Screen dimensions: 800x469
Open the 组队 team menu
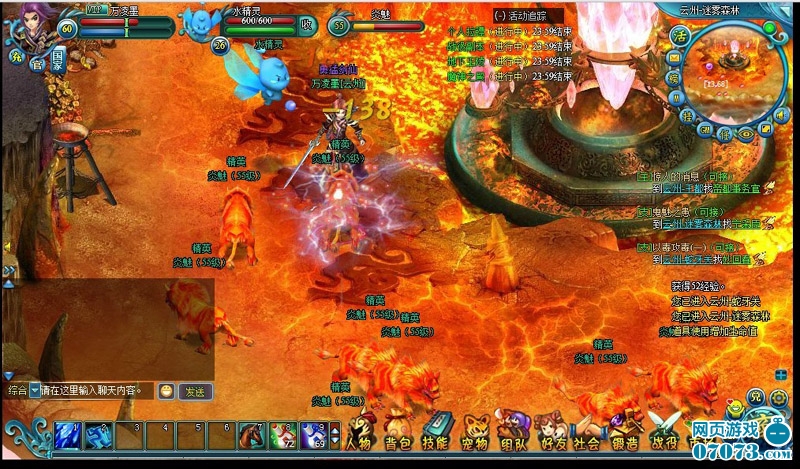coord(513,436)
